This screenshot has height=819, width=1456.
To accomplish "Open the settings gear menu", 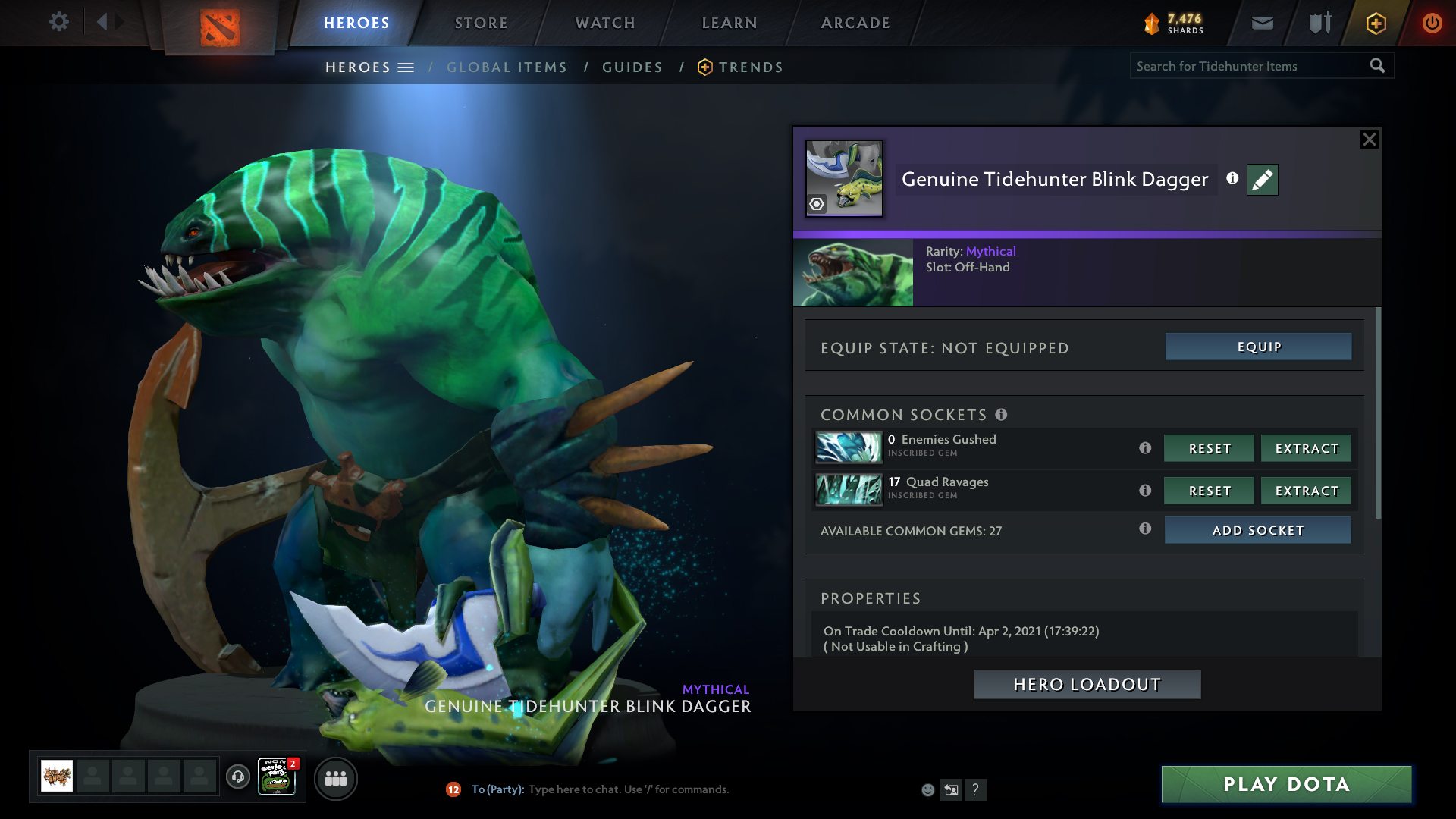I will coord(58,22).
